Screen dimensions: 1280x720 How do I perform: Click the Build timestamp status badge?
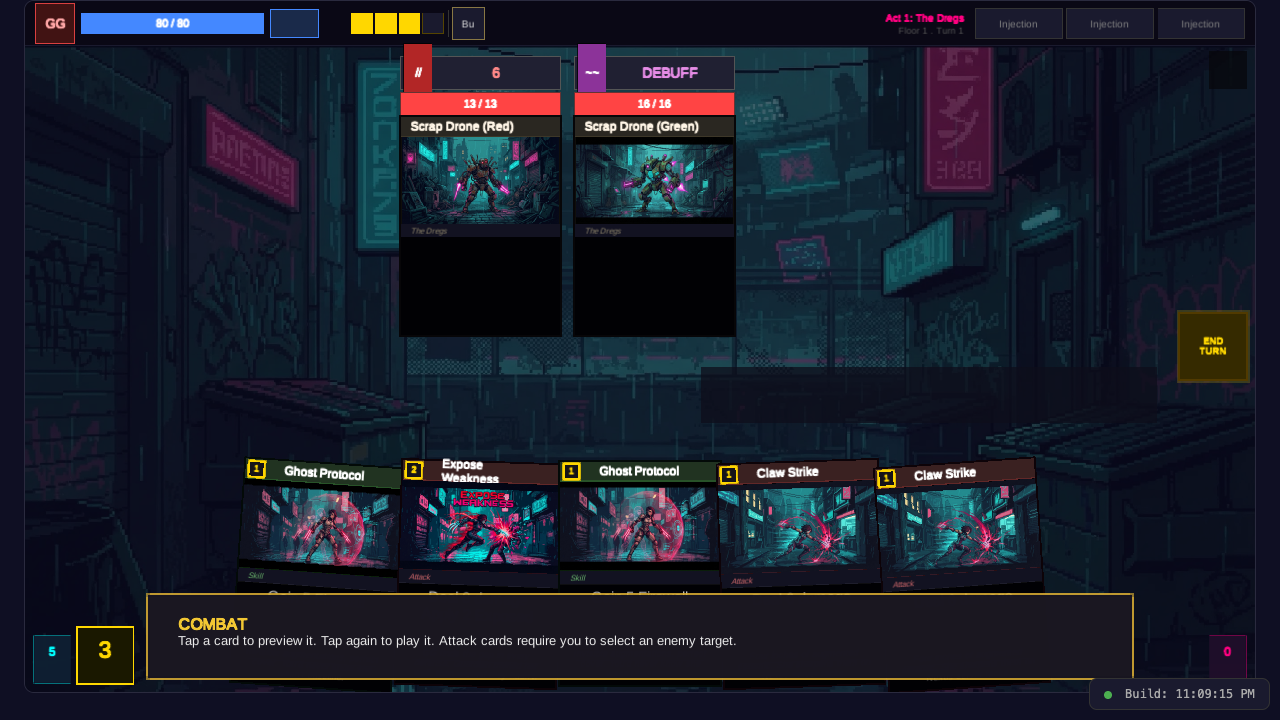[x=1179, y=694]
